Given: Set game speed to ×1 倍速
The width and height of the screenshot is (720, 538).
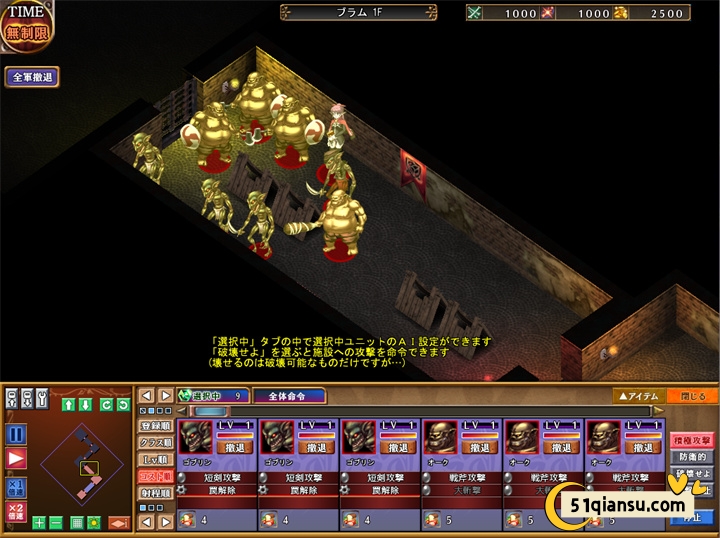Looking at the screenshot, I should coord(15,487).
